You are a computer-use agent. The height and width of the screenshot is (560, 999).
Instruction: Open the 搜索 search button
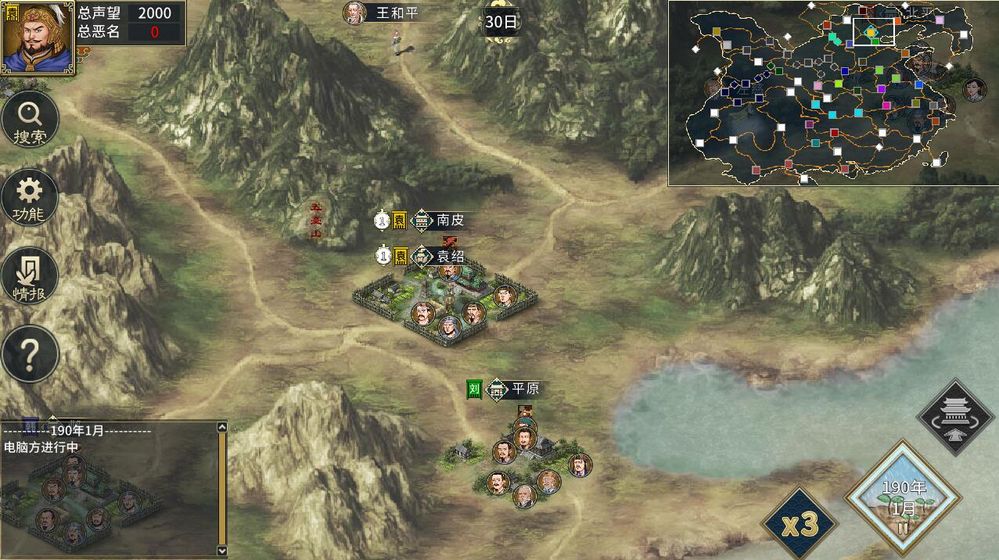point(30,122)
